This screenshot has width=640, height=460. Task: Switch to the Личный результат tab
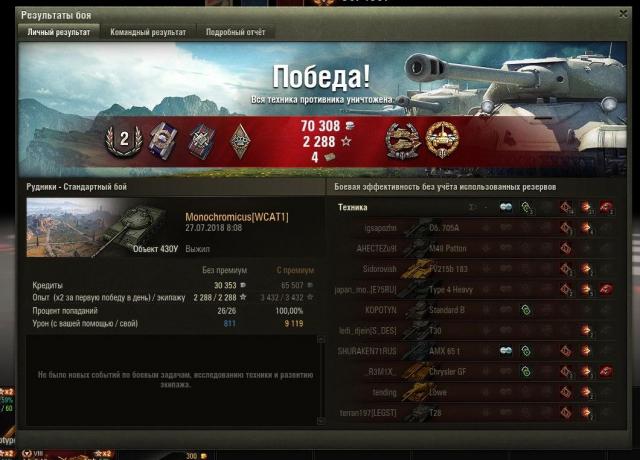[x=58, y=32]
